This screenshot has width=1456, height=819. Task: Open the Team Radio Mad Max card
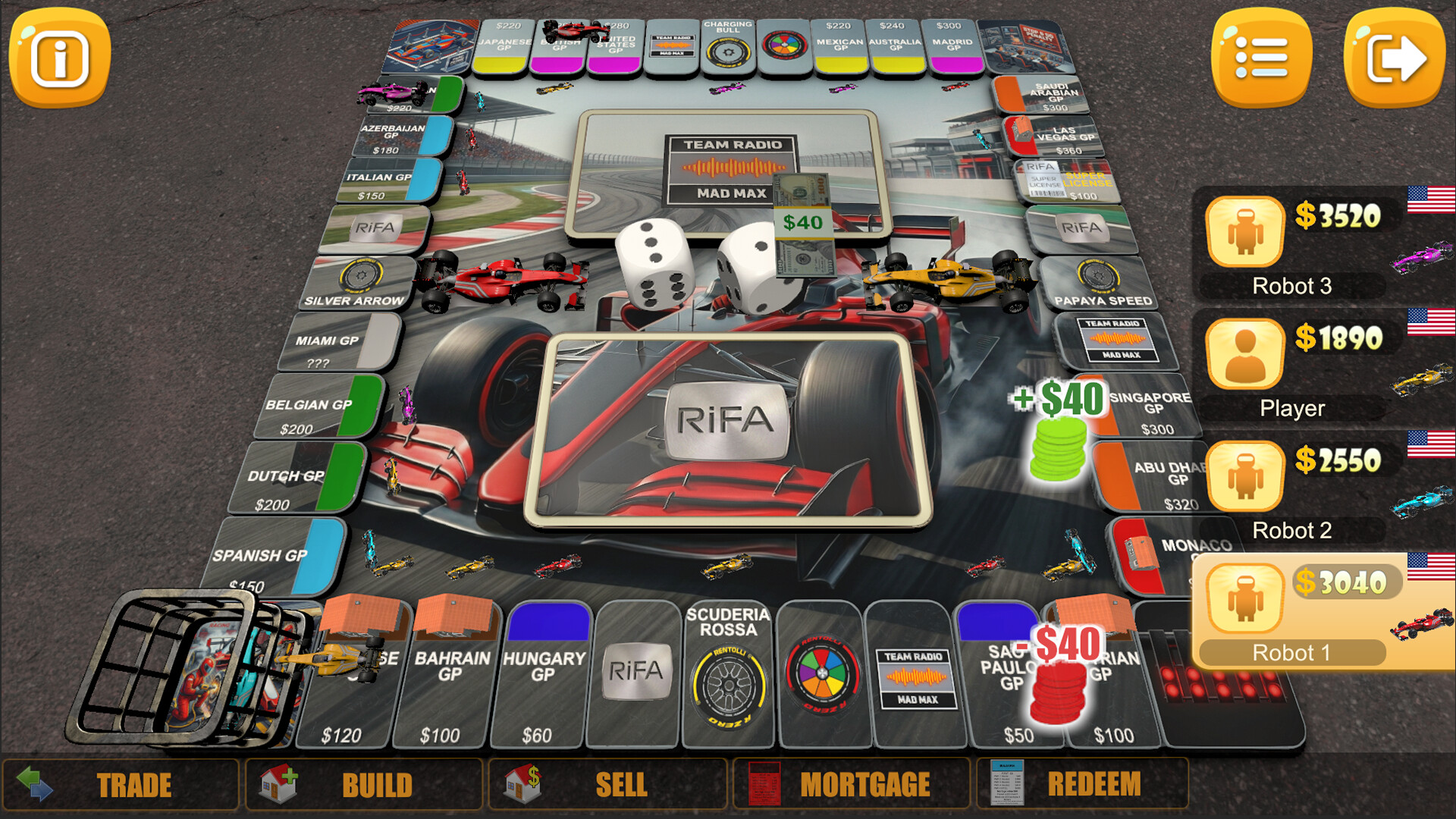728,168
